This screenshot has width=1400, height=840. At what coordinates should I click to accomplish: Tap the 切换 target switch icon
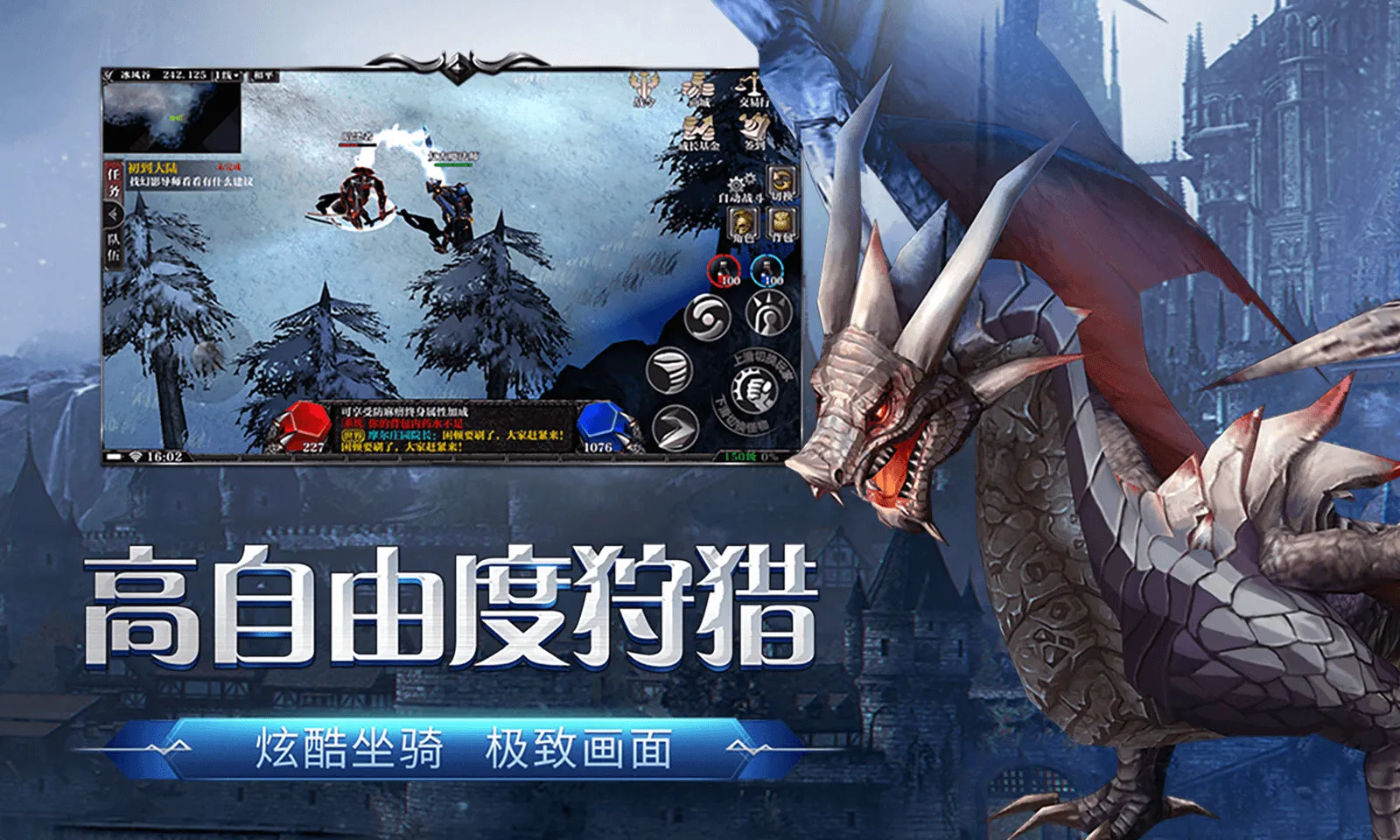[780, 181]
